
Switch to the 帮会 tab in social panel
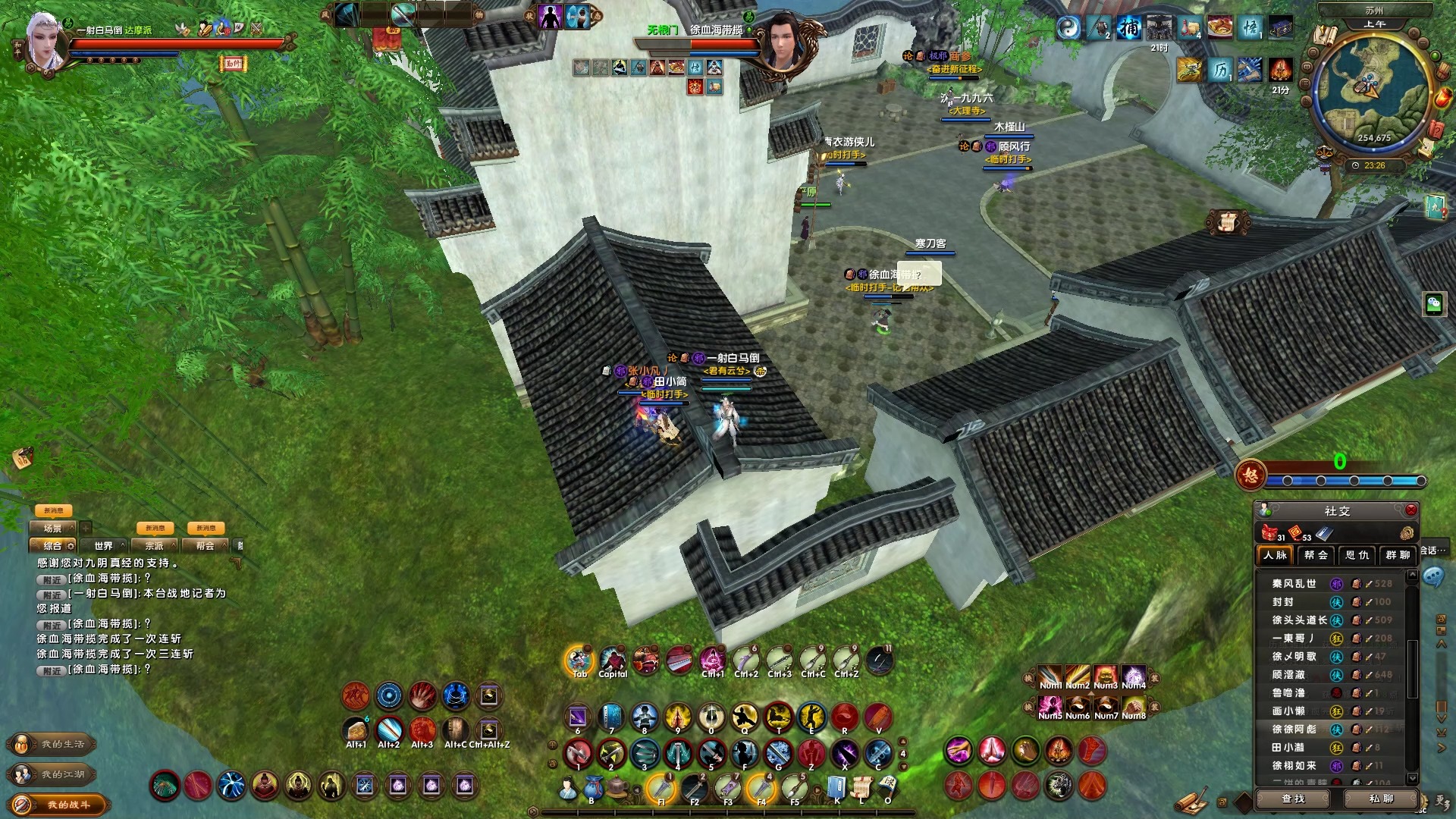point(1316,555)
